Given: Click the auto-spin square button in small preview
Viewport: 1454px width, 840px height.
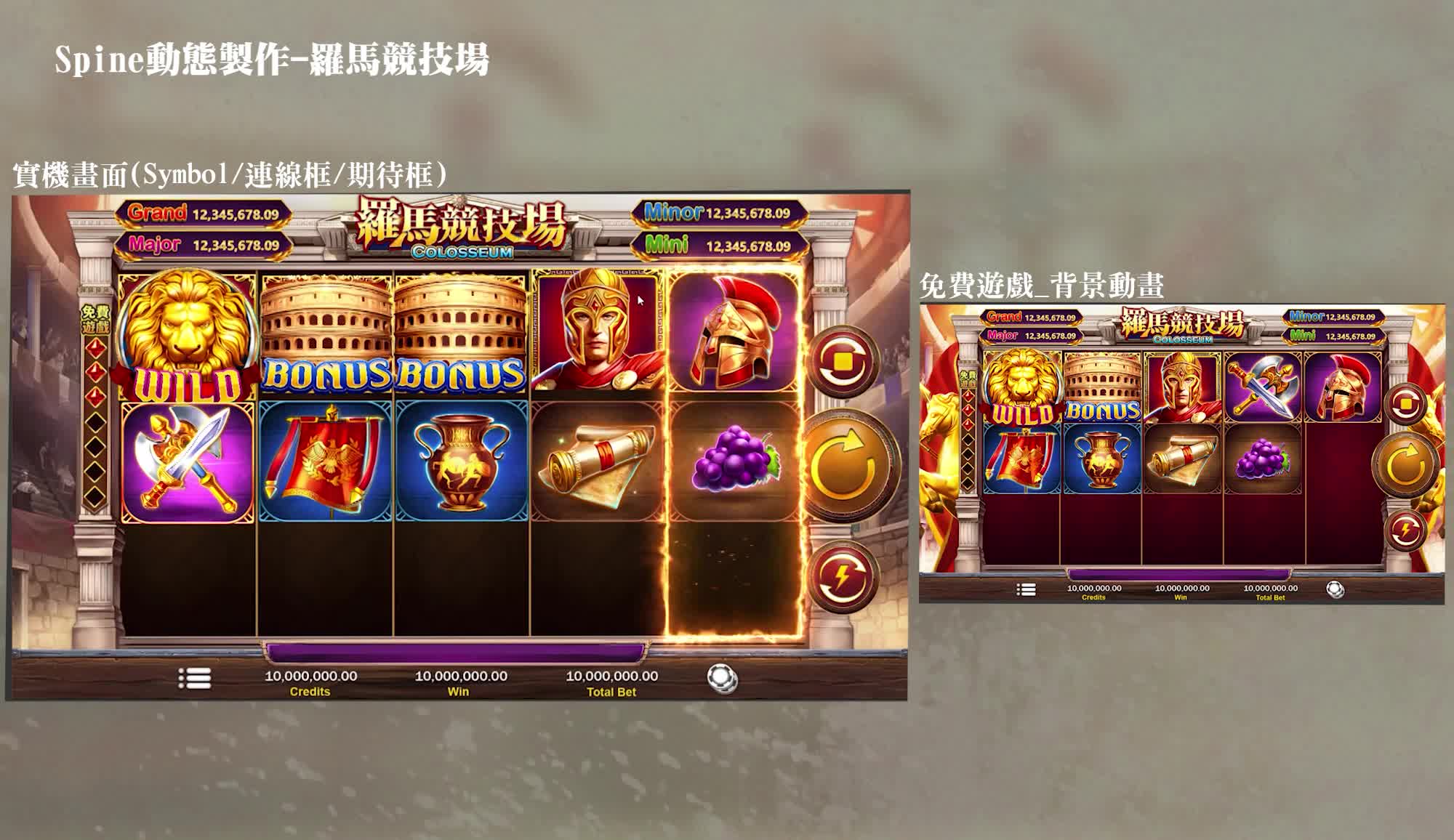Looking at the screenshot, I should [1405, 404].
